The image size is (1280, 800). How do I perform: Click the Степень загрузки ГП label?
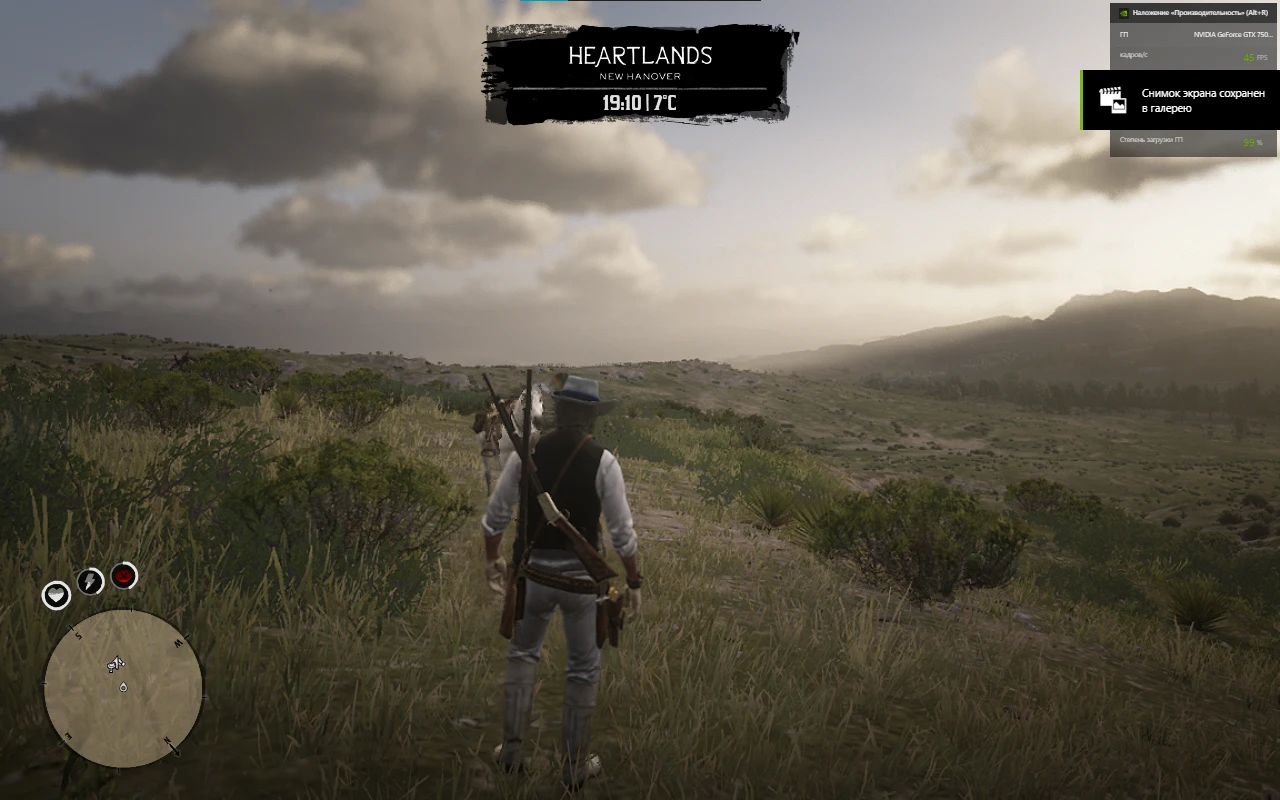point(1151,140)
